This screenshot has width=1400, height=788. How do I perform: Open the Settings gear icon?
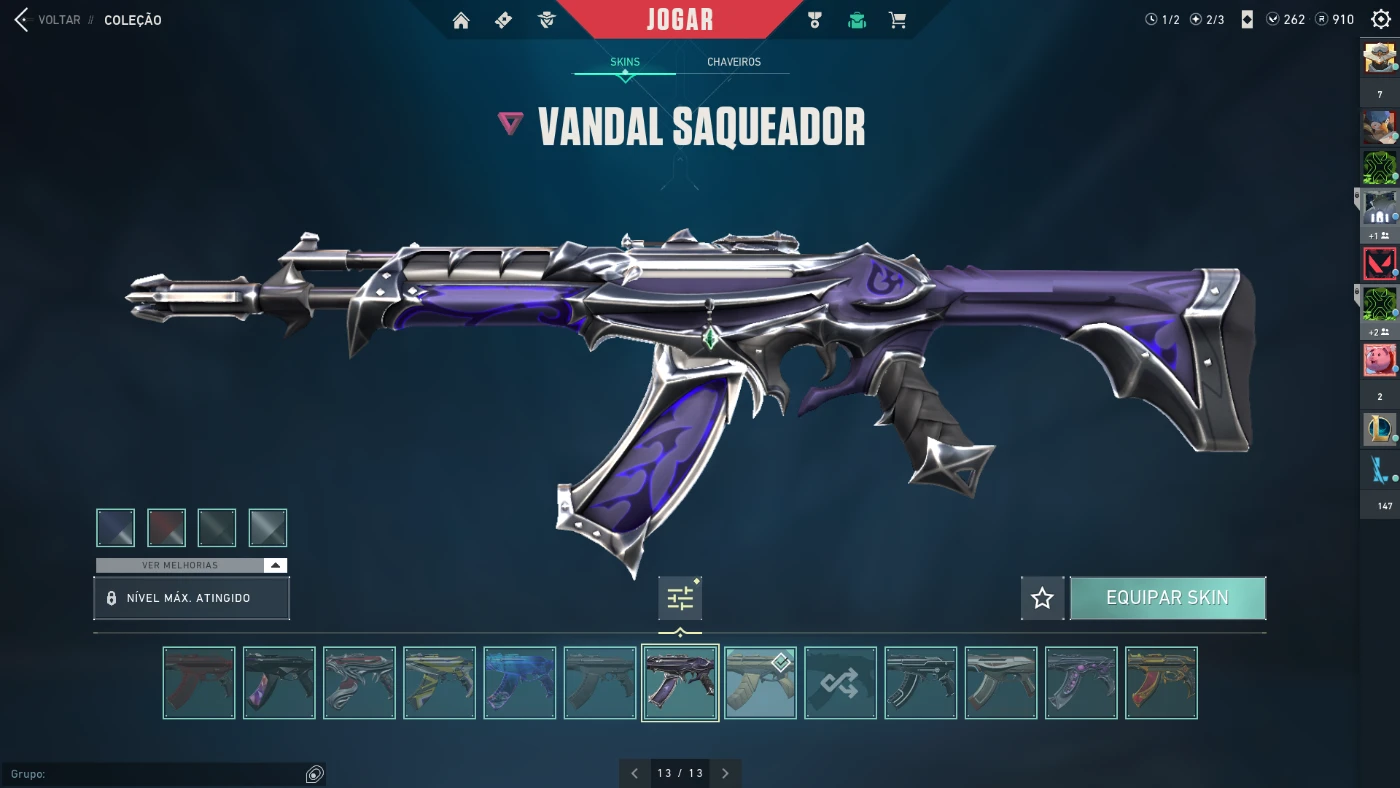pos(1383,19)
